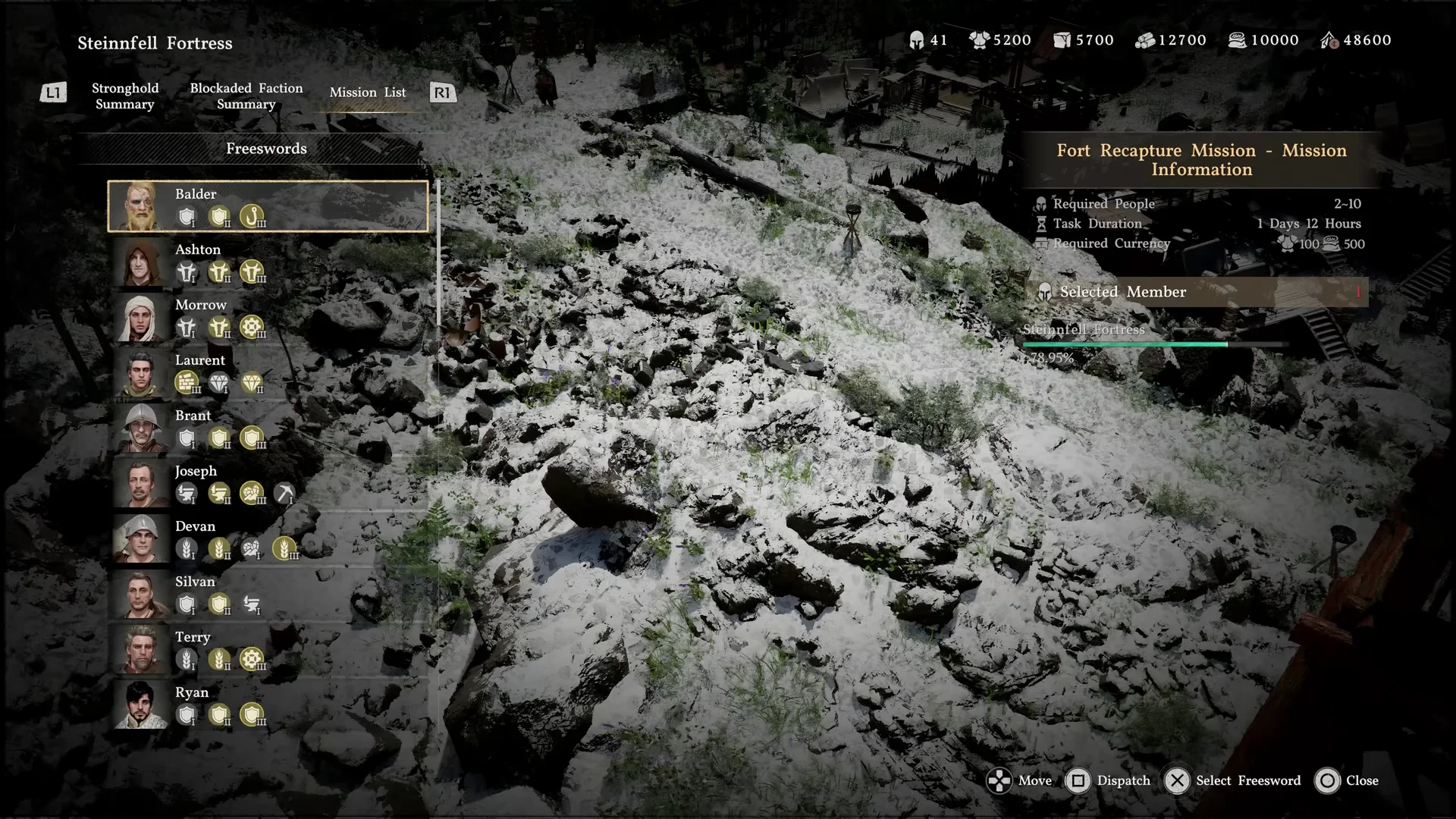
Task: Choose Joseph from the roster
Action: (x=268, y=483)
